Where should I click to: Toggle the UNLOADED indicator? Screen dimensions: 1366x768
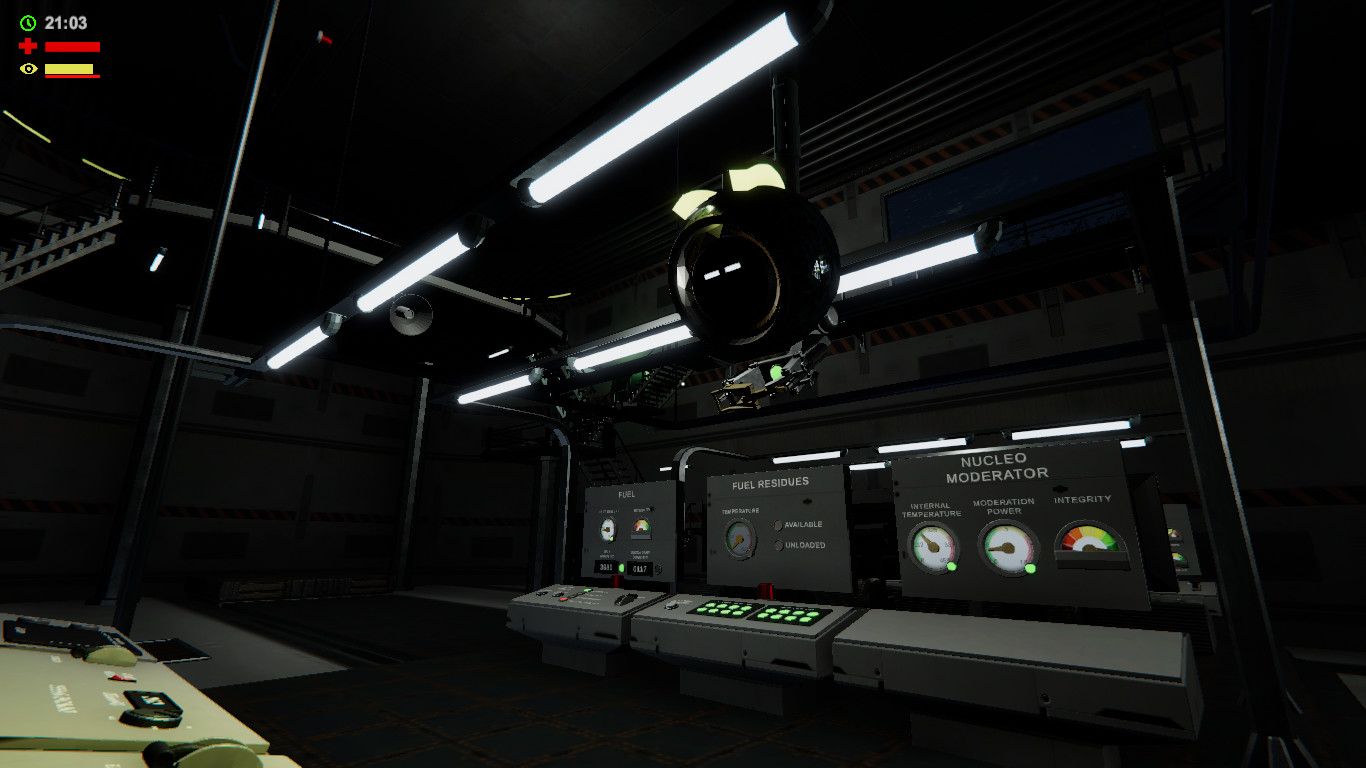point(778,545)
